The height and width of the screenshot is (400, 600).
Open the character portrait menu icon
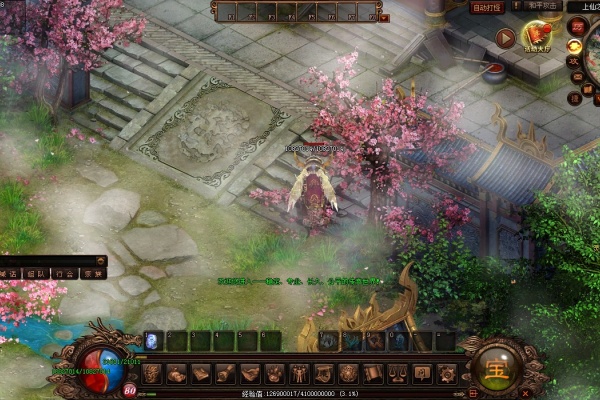pos(152,374)
